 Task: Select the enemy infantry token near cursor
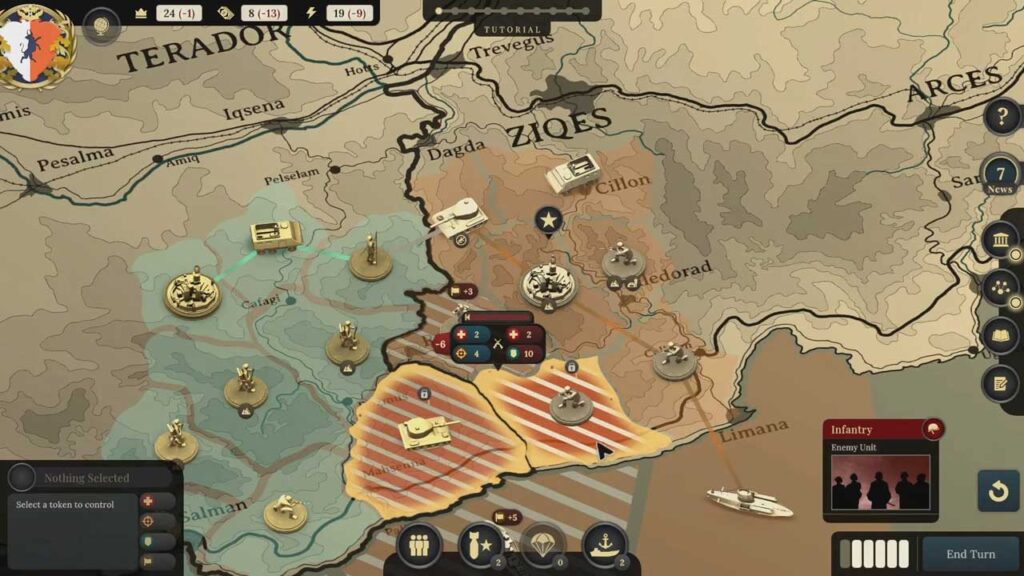pyautogui.click(x=572, y=403)
